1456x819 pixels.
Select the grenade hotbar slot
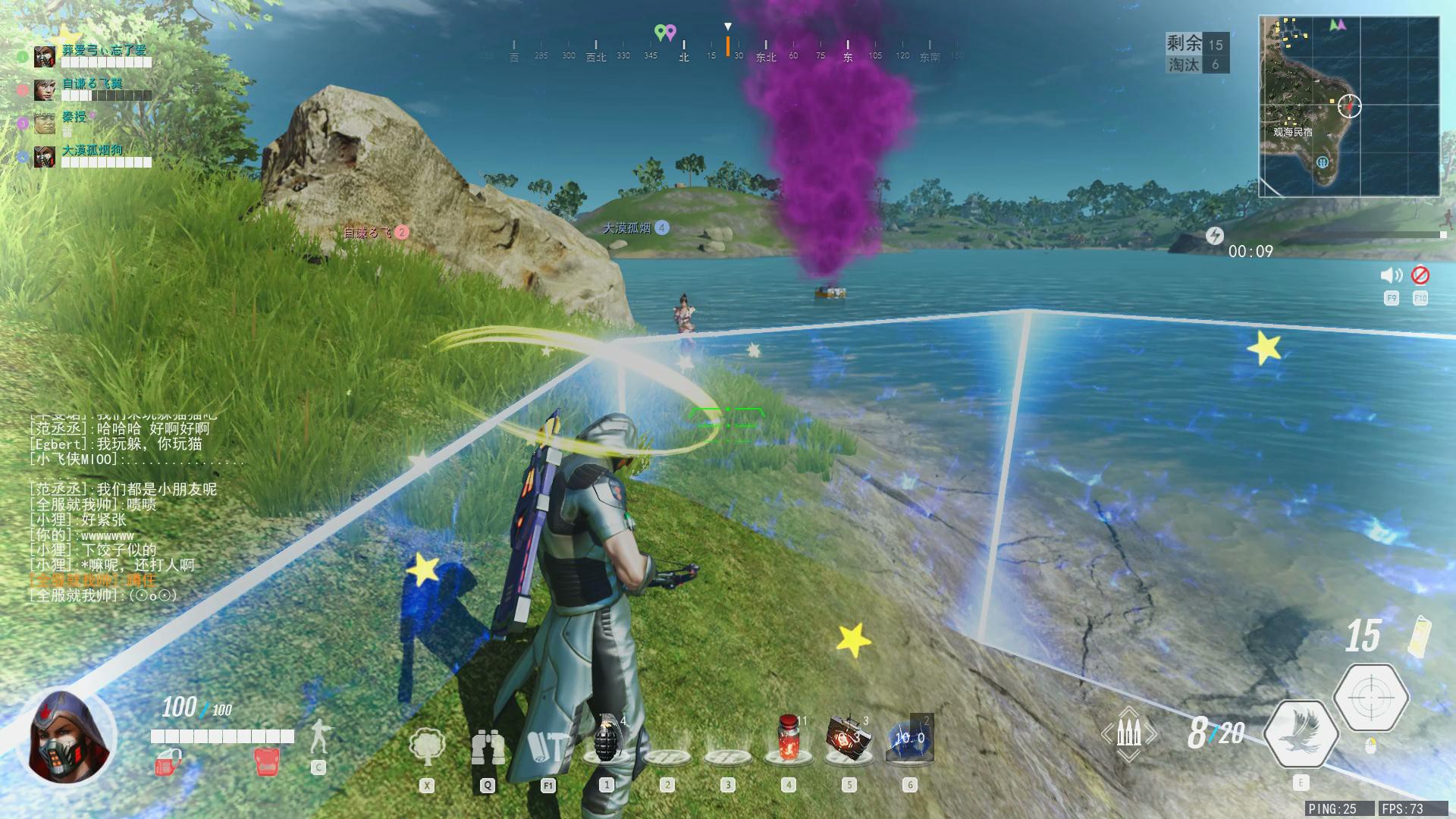pyautogui.click(x=607, y=738)
